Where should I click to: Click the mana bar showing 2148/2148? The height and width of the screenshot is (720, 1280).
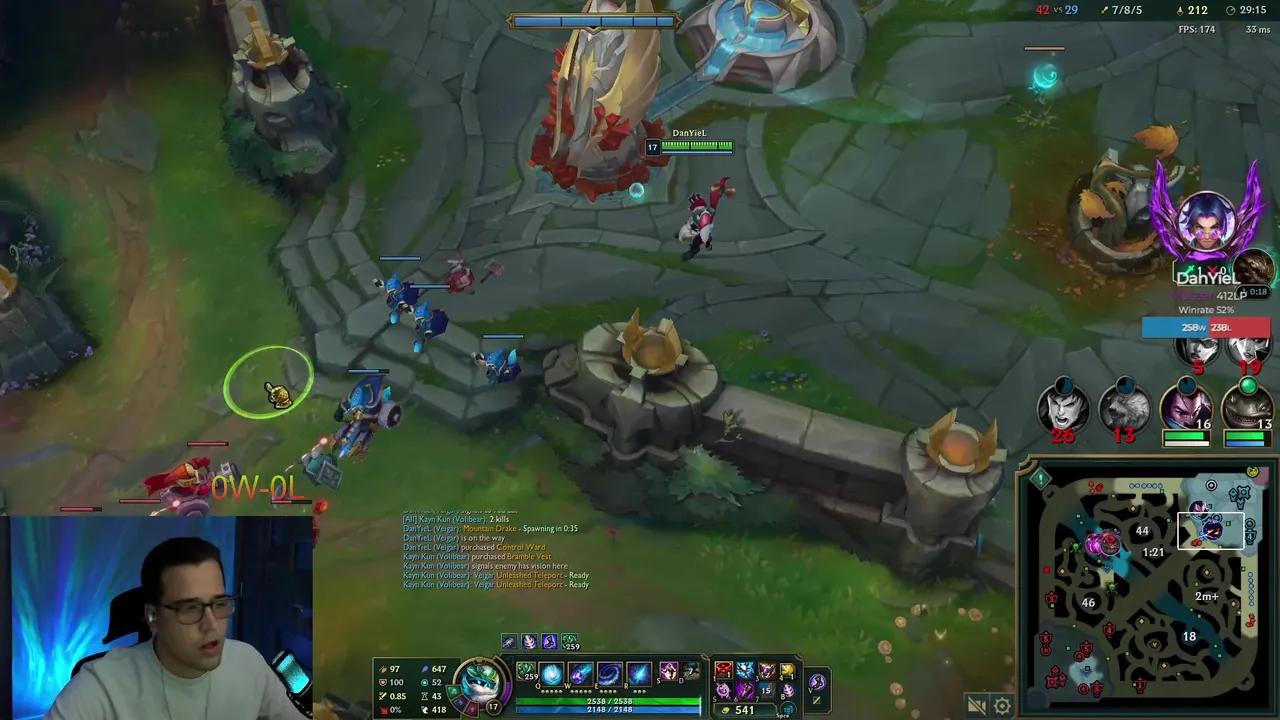pyautogui.click(x=608, y=709)
